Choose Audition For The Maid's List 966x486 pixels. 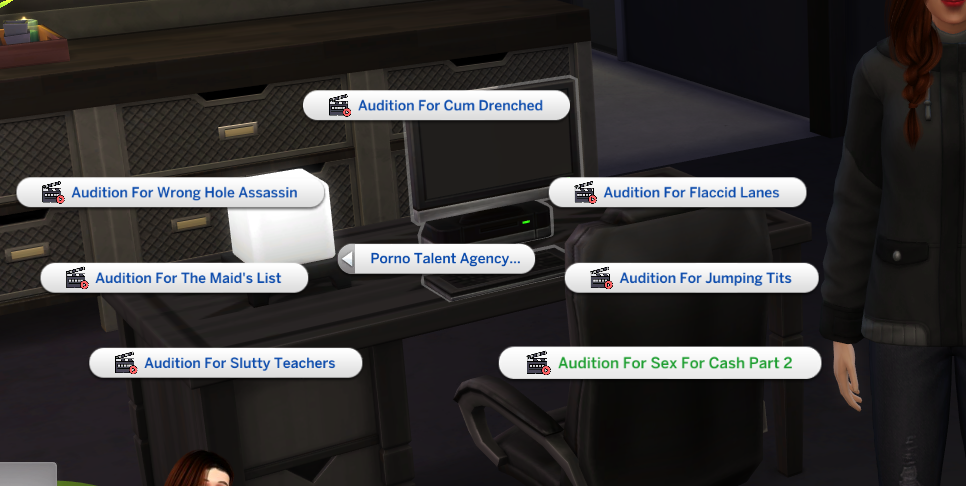[x=175, y=278]
